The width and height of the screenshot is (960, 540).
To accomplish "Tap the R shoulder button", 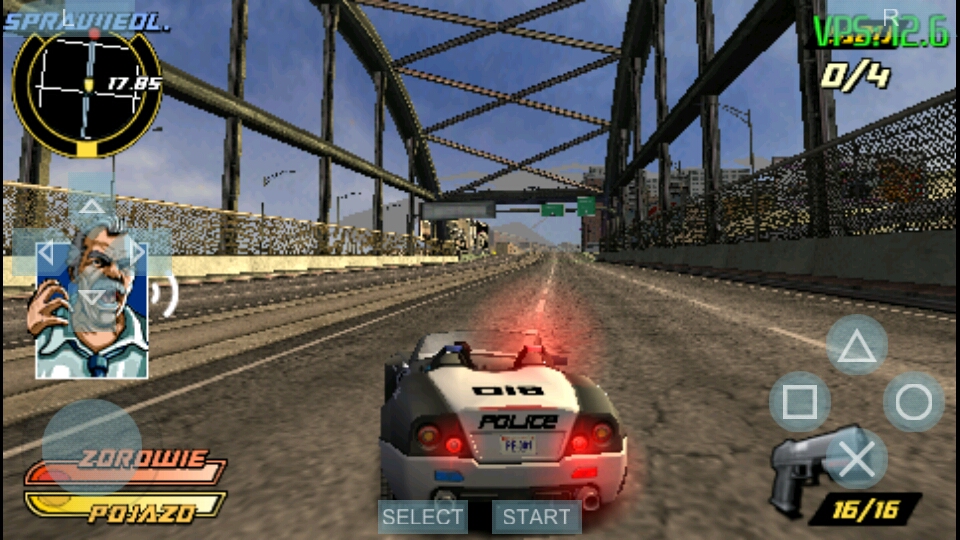I will click(x=890, y=17).
